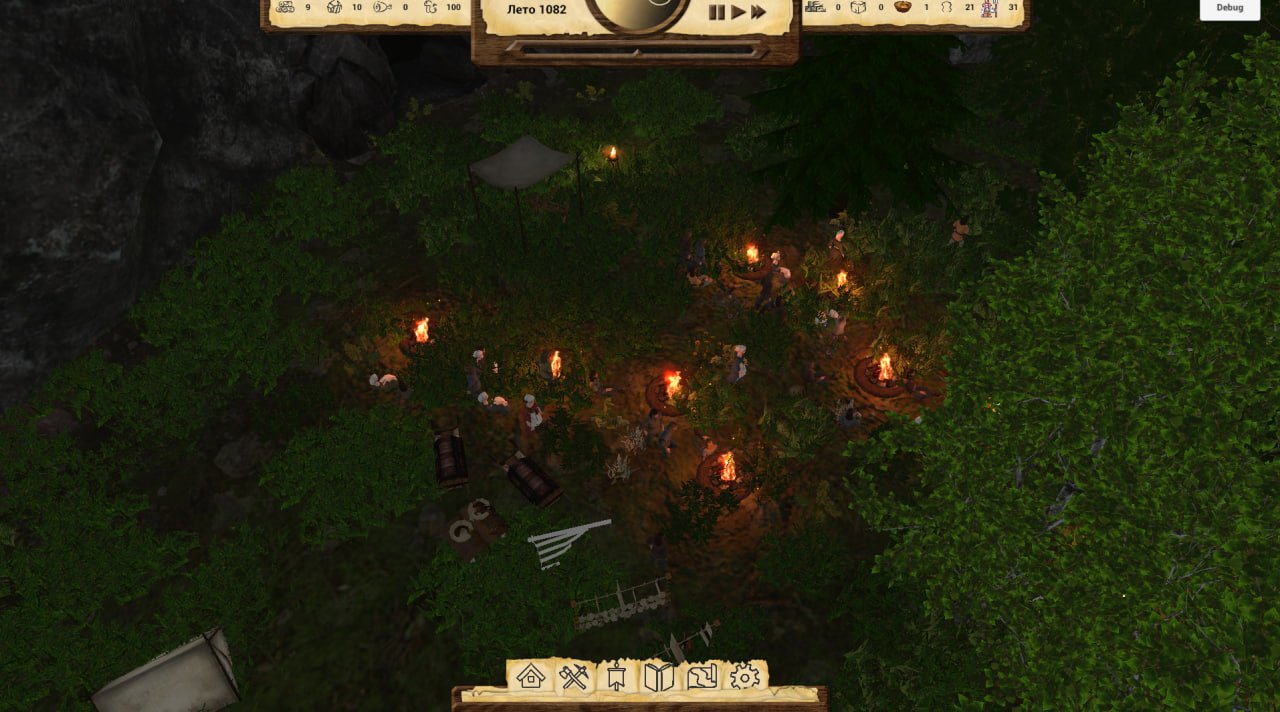Select the banner icon in the toolbar
Screen dimensions: 1280x712
click(x=616, y=677)
